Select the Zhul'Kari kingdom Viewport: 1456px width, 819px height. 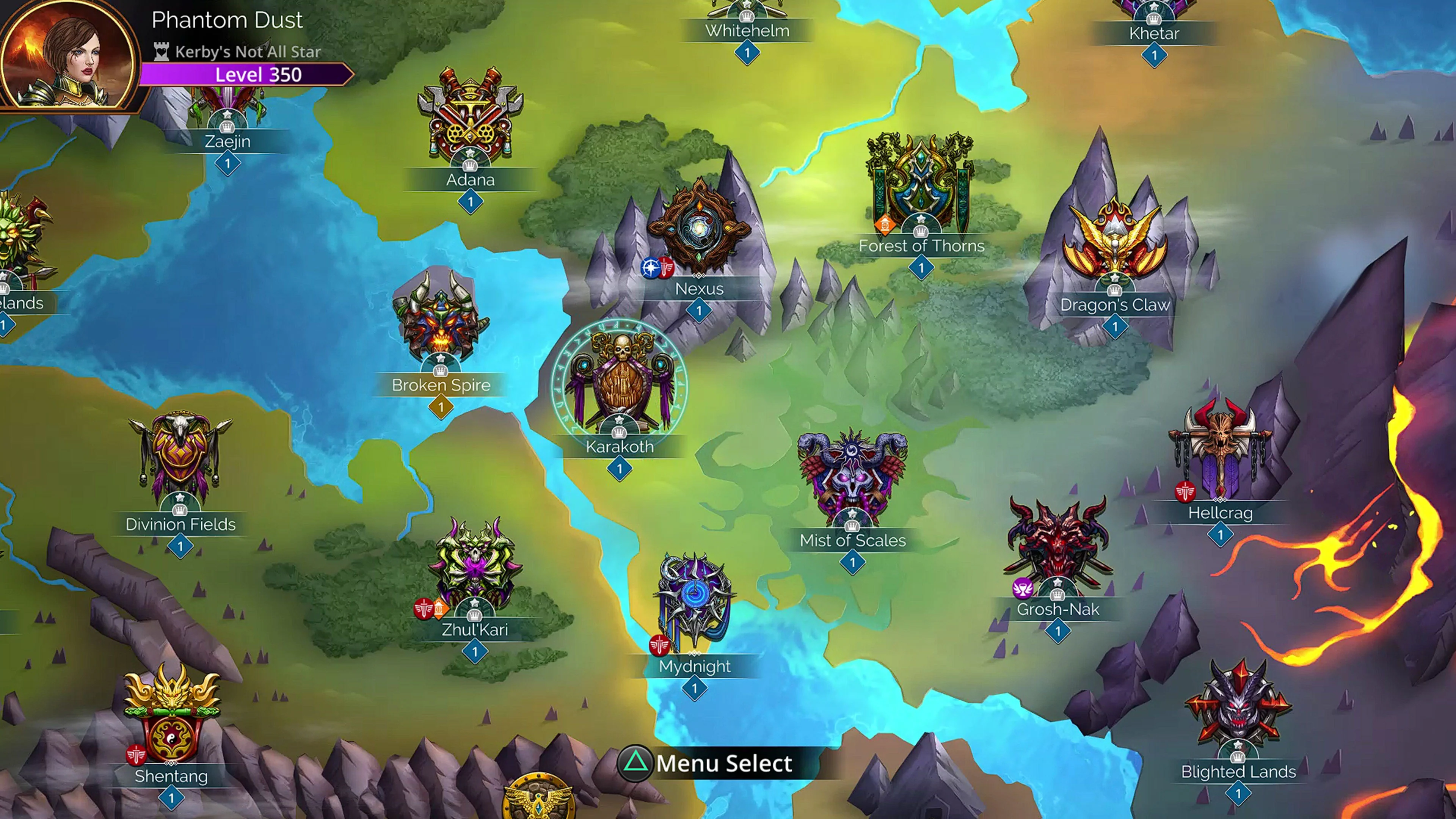(474, 565)
